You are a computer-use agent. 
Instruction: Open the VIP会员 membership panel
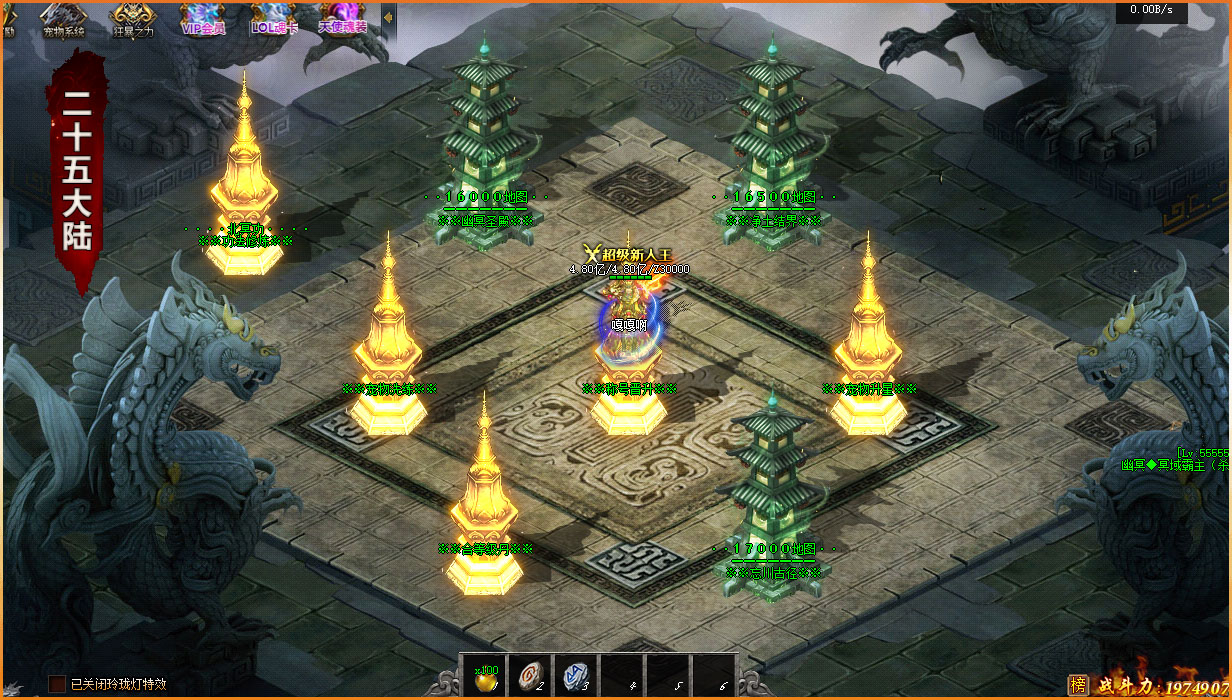[x=203, y=19]
